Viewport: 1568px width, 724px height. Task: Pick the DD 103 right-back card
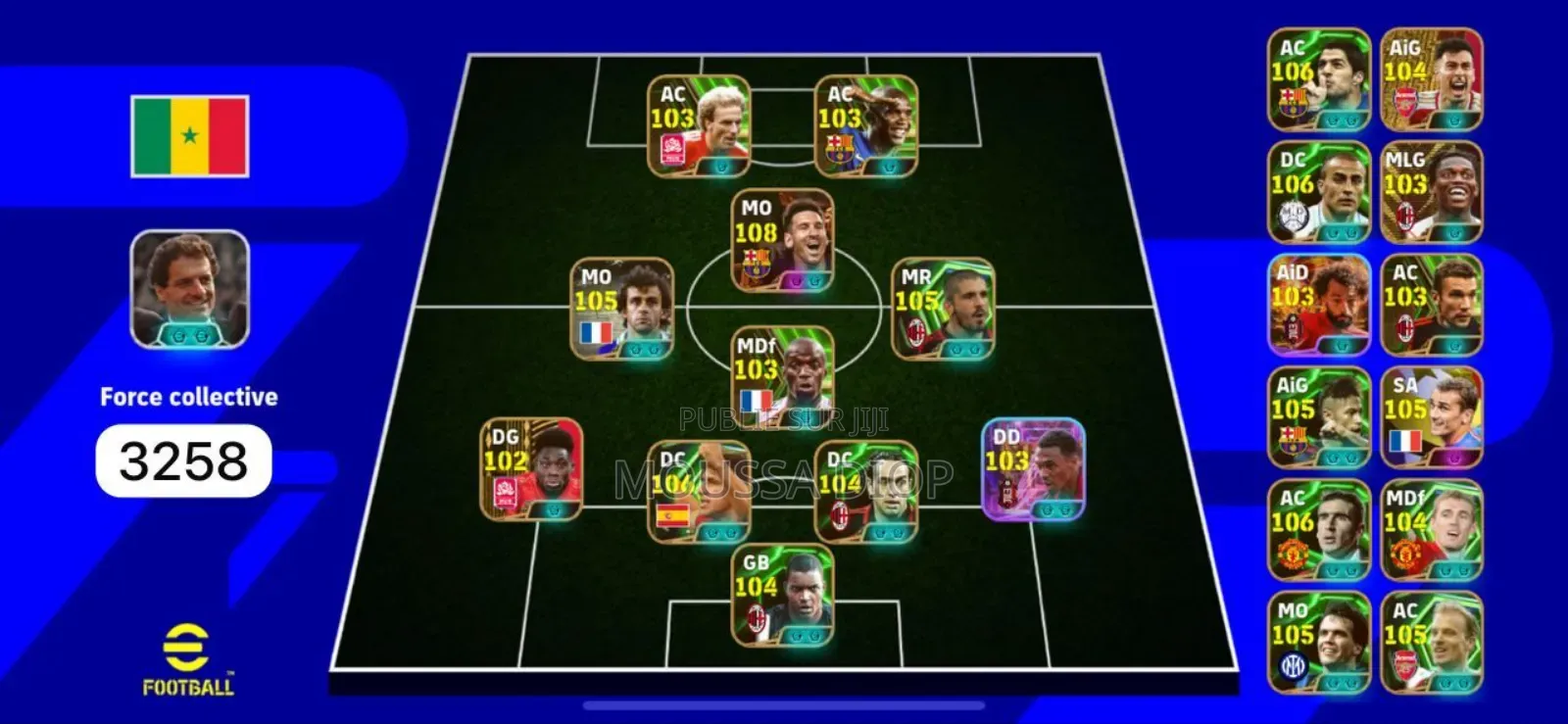tap(1033, 468)
